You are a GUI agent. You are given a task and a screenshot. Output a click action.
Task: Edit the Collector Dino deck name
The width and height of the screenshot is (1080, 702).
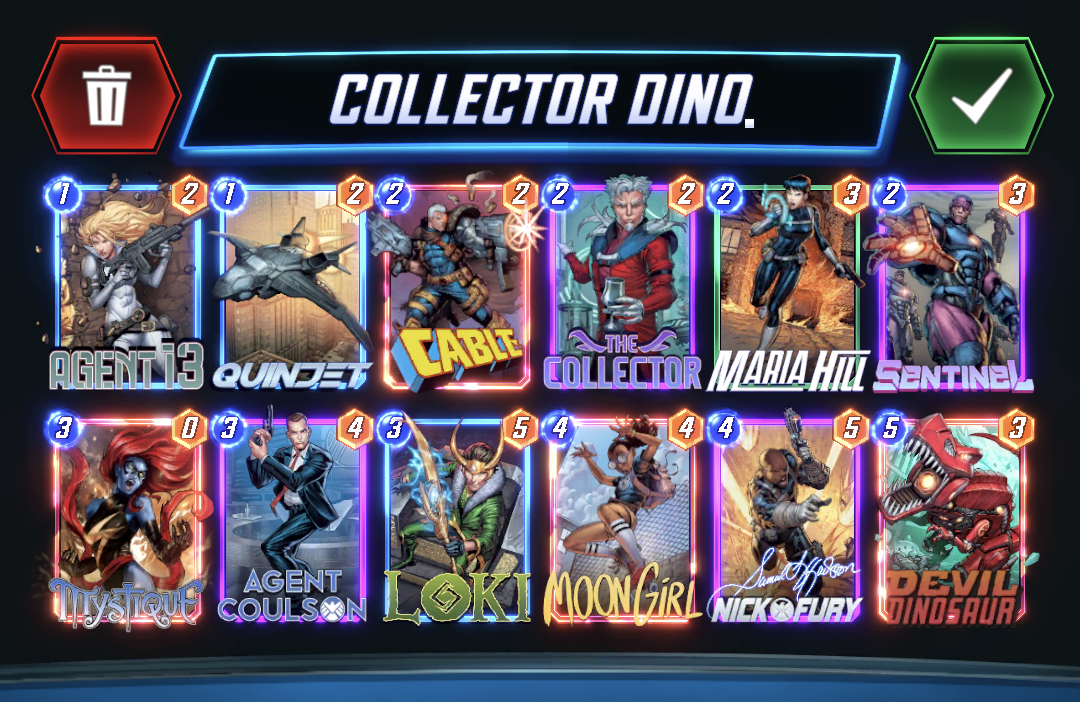[541, 100]
